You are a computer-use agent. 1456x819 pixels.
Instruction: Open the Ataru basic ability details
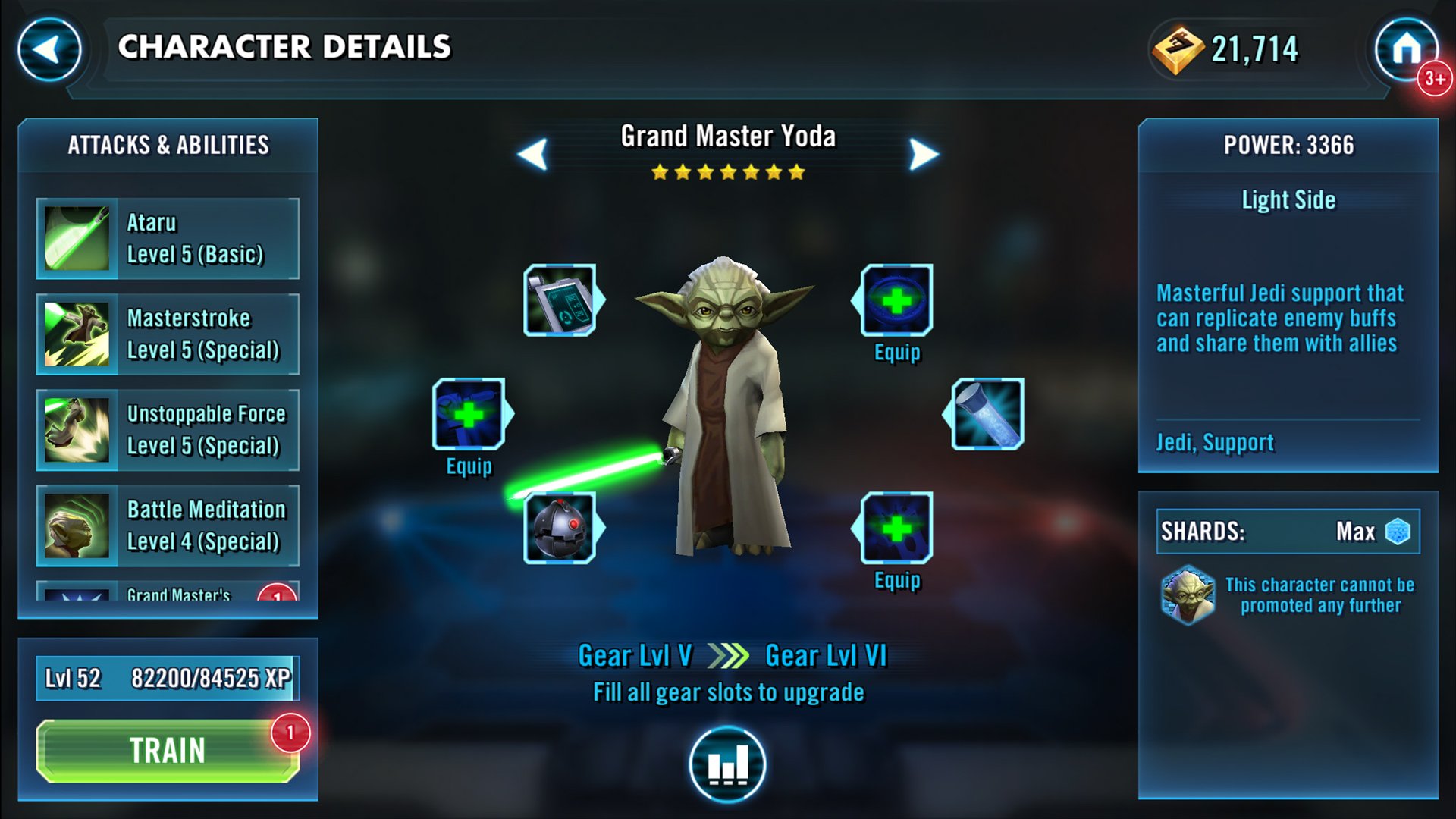pos(167,239)
